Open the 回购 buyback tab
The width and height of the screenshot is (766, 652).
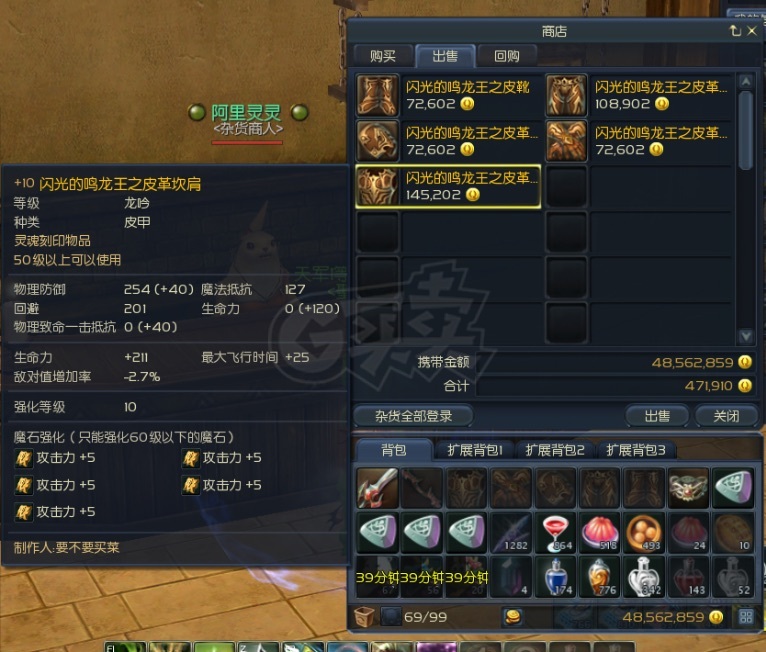click(507, 56)
